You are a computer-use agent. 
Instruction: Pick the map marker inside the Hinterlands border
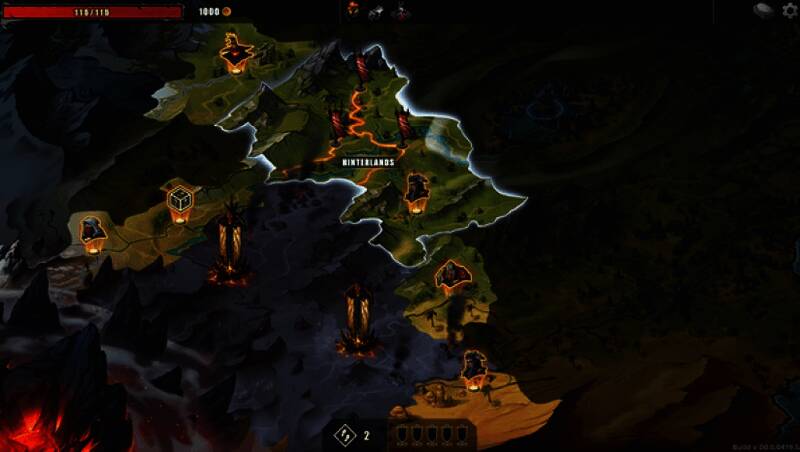click(417, 191)
